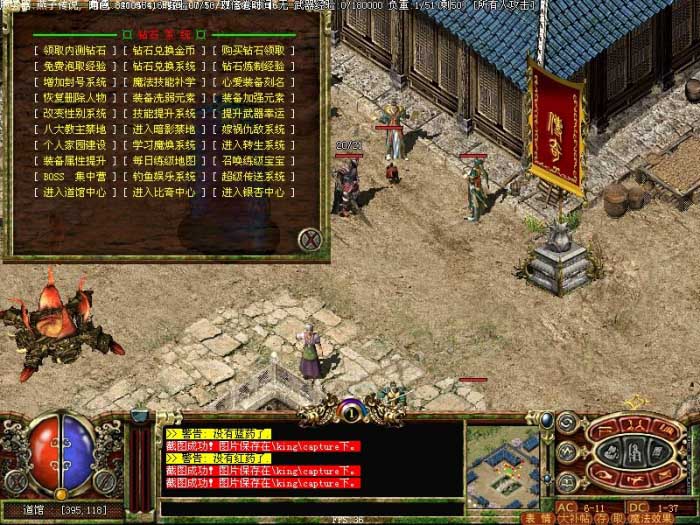Choose 恢复删除人物 option
Screen dimensions: 700x525
coord(74,98)
